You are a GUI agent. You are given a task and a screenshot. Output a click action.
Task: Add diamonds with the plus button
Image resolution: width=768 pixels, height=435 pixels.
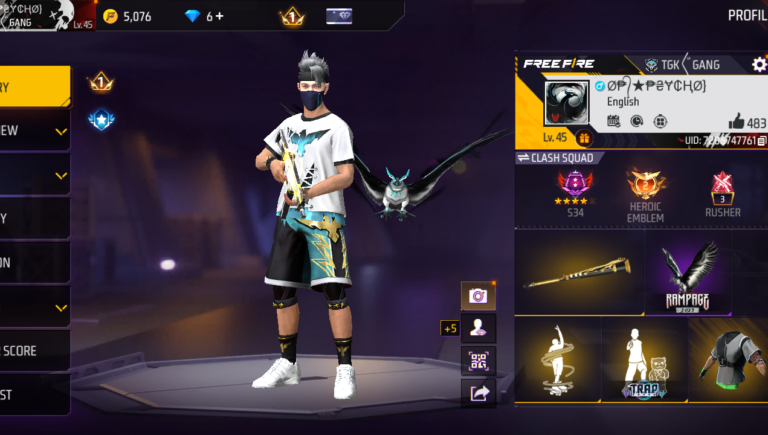(220, 16)
